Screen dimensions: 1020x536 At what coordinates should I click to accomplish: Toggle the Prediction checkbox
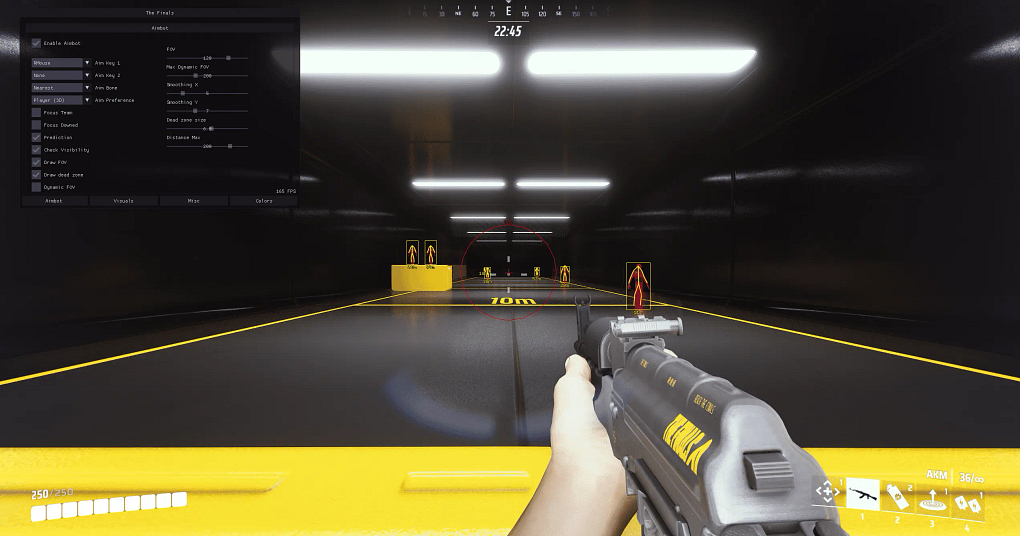click(x=37, y=137)
